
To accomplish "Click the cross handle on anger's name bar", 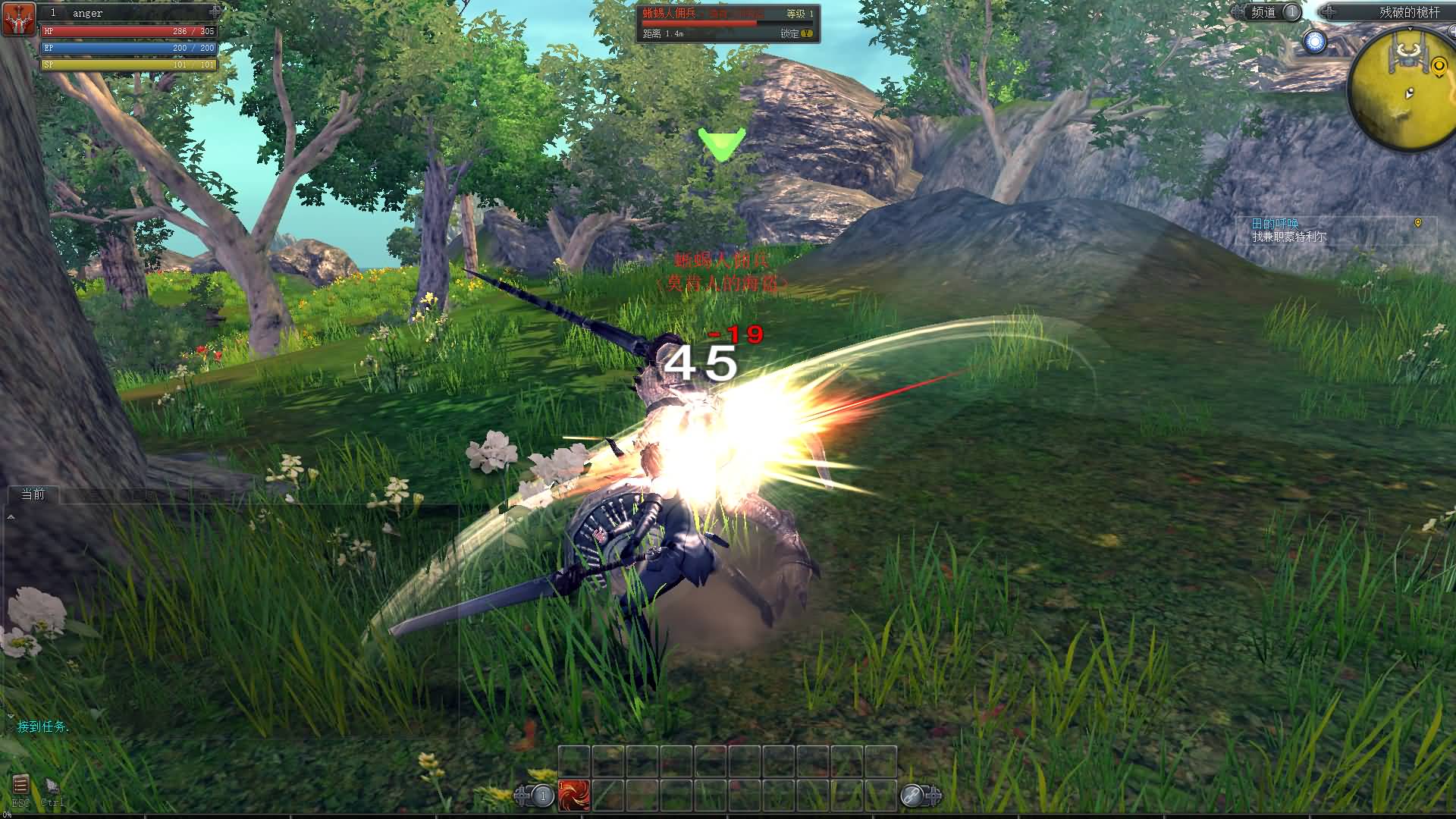I will 215,12.
